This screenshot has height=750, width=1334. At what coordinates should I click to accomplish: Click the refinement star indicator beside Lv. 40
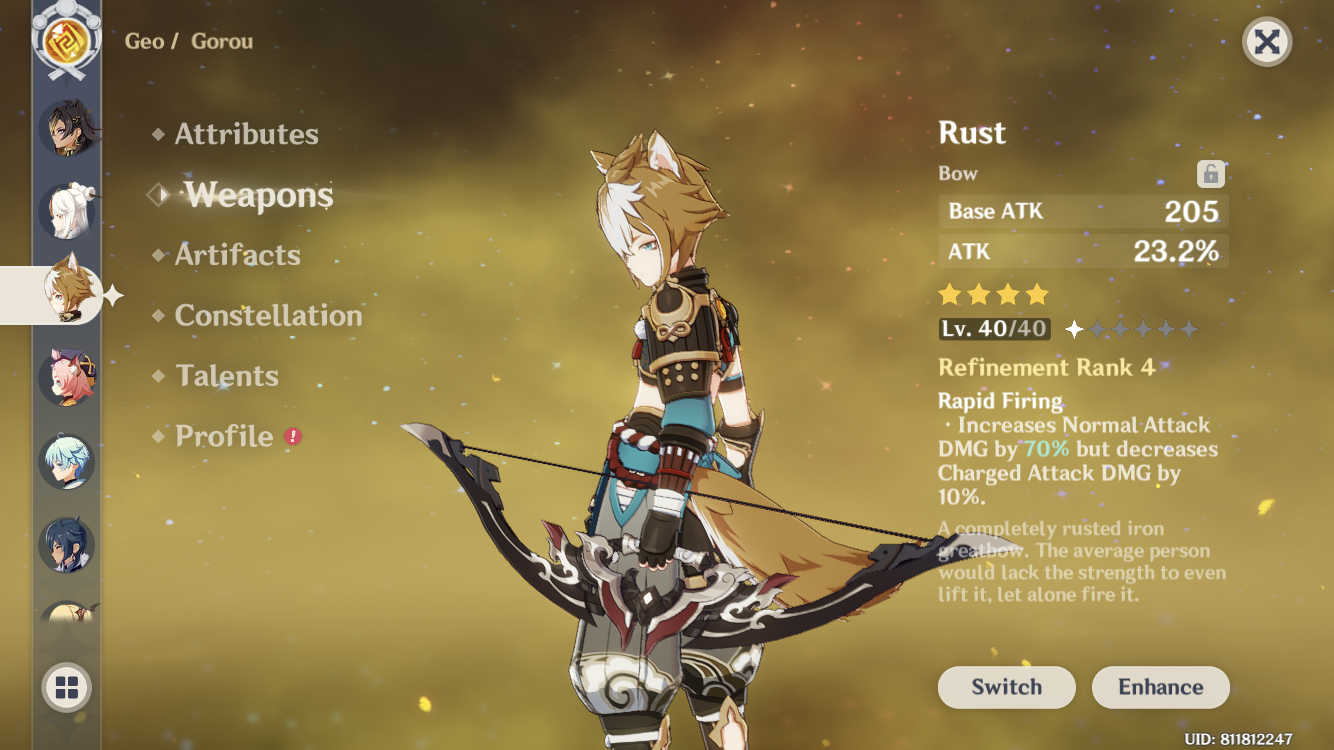tap(1072, 328)
